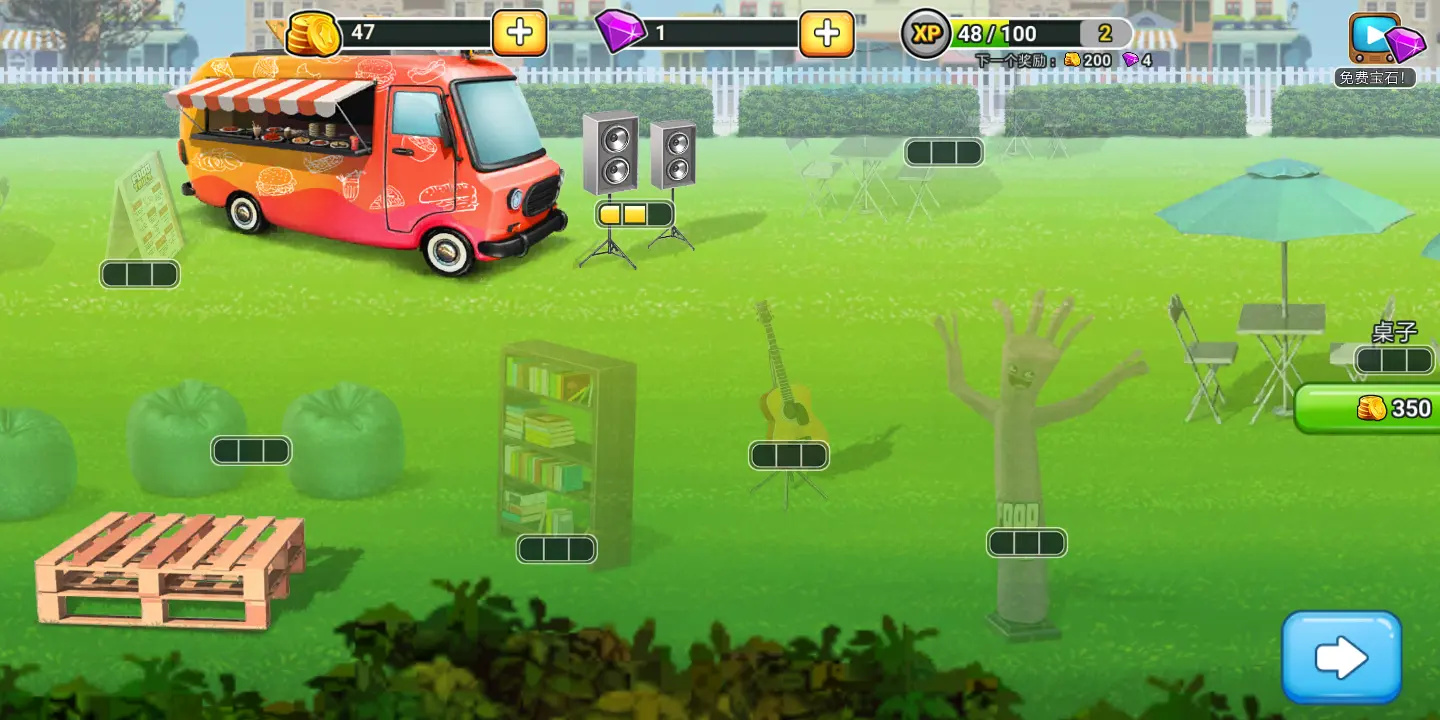Viewport: 1440px width, 720px height.
Task: Select the upgrade bar labeled 桌子
Action: point(1394,360)
